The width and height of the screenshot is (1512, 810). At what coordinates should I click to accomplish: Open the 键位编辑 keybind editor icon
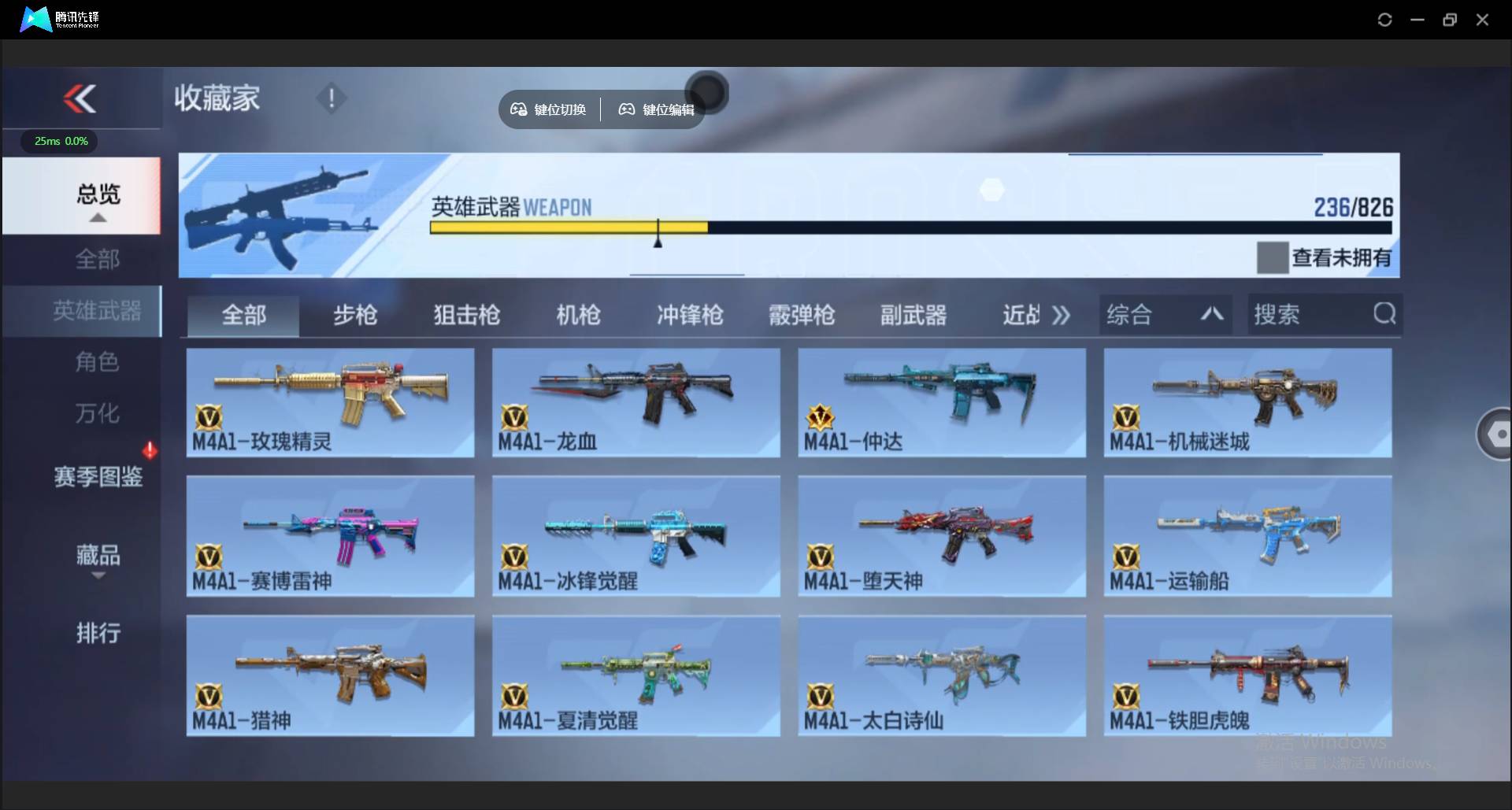pyautogui.click(x=627, y=109)
